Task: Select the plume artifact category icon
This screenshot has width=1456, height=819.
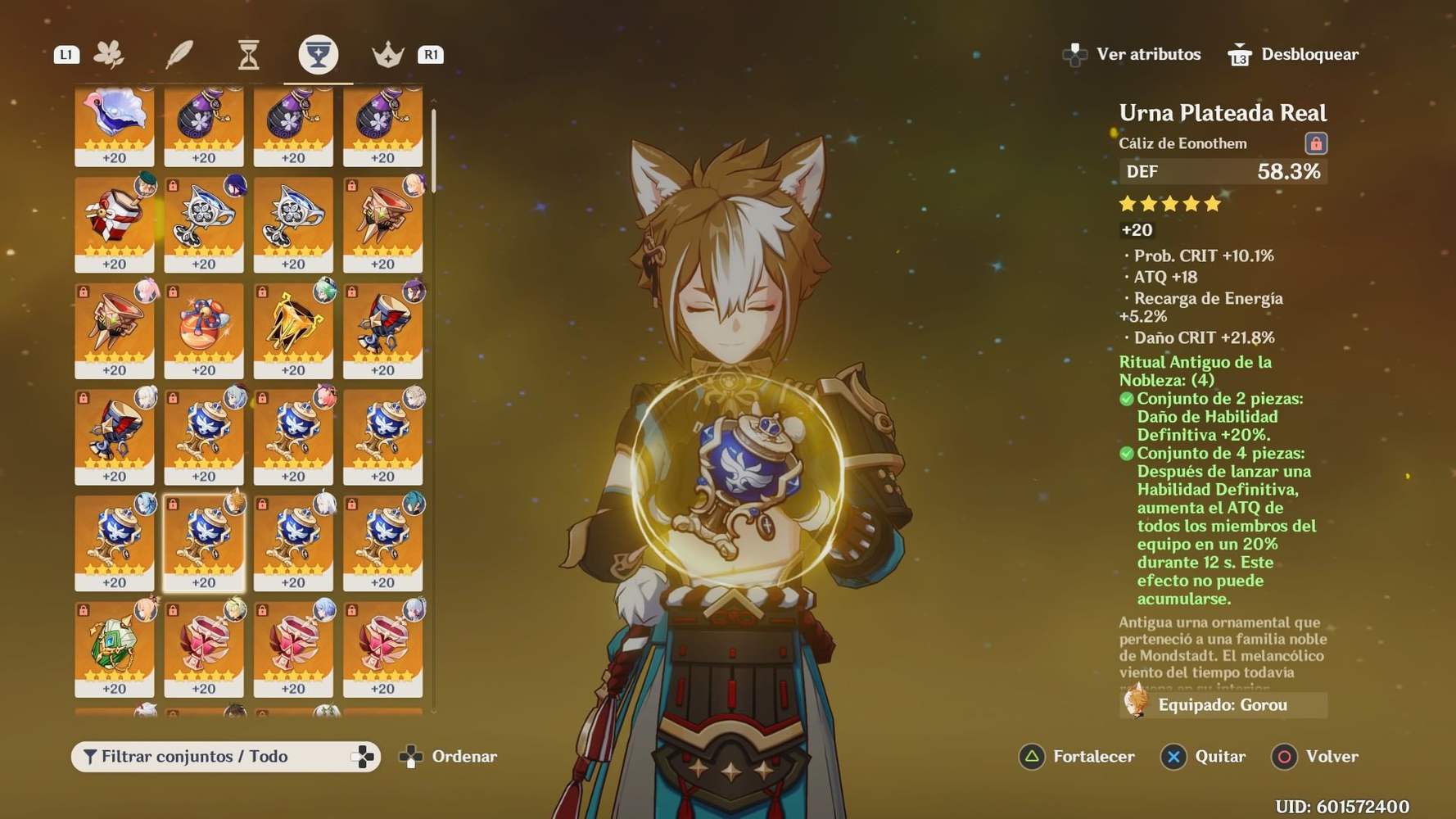Action: pos(180,52)
